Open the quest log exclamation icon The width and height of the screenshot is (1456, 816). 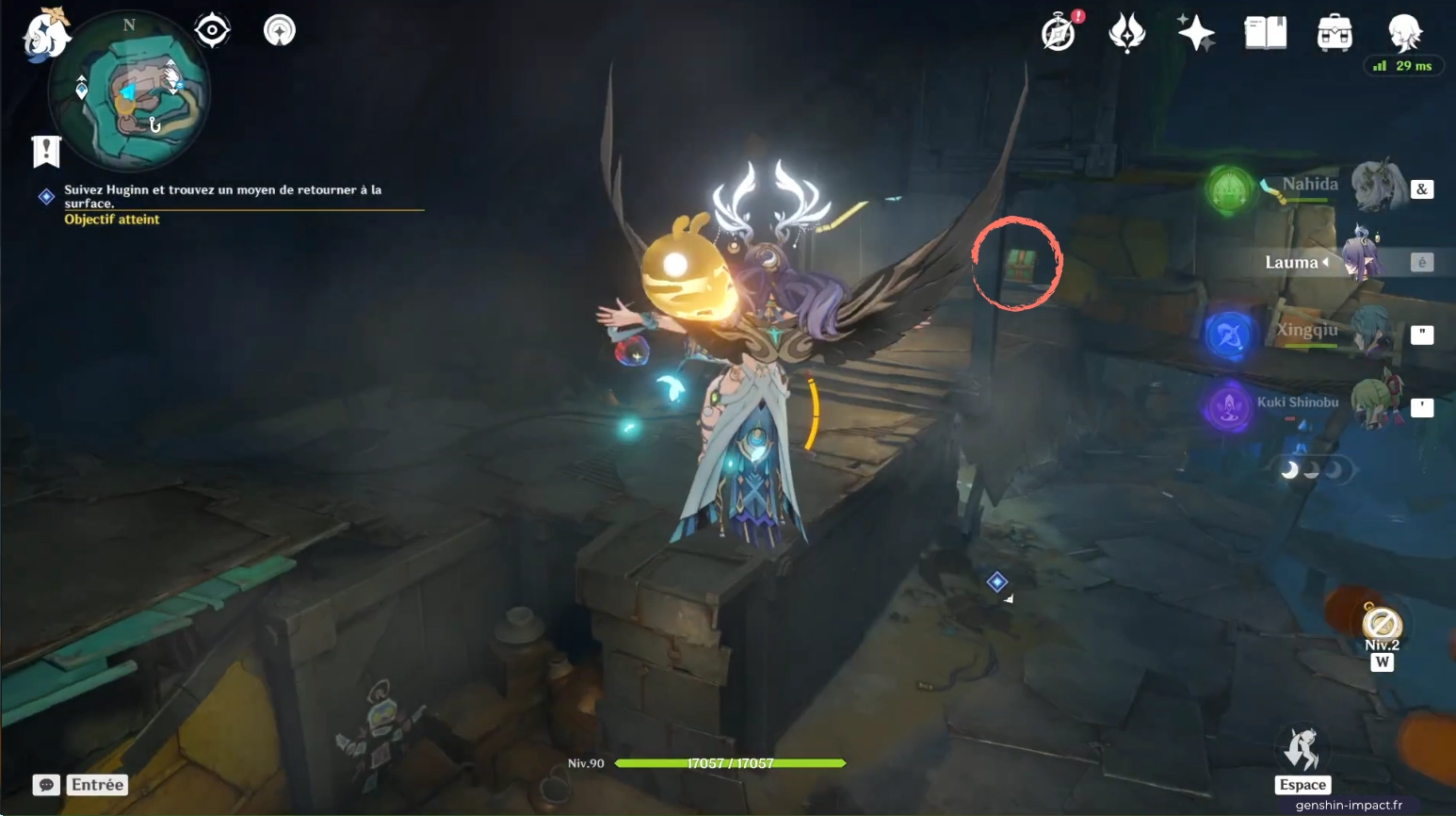tap(46, 151)
